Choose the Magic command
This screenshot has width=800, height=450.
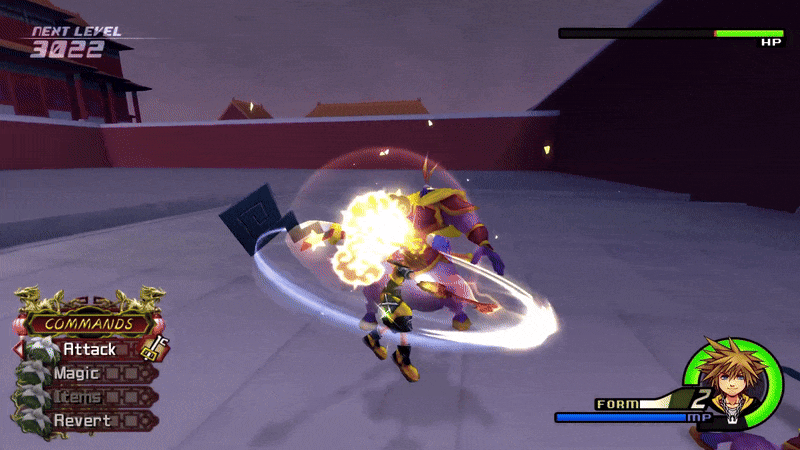77,374
